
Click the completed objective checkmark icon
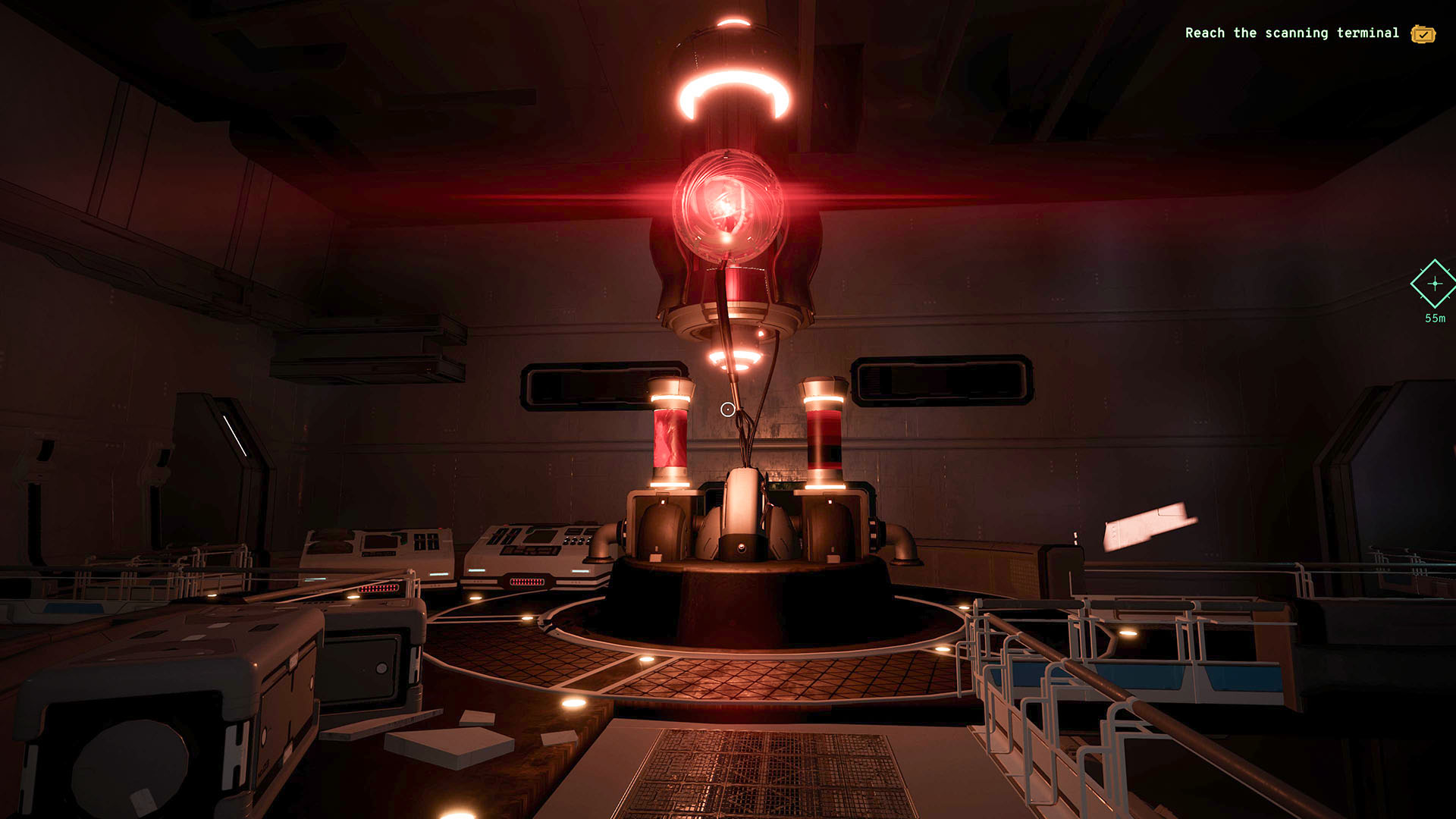coord(1423,33)
